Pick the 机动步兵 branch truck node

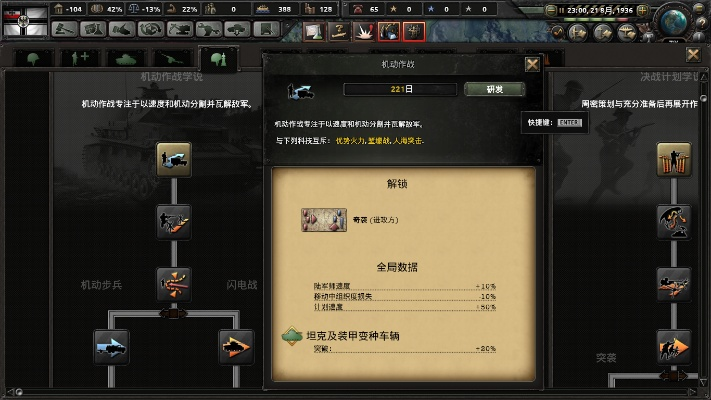[x=111, y=347]
